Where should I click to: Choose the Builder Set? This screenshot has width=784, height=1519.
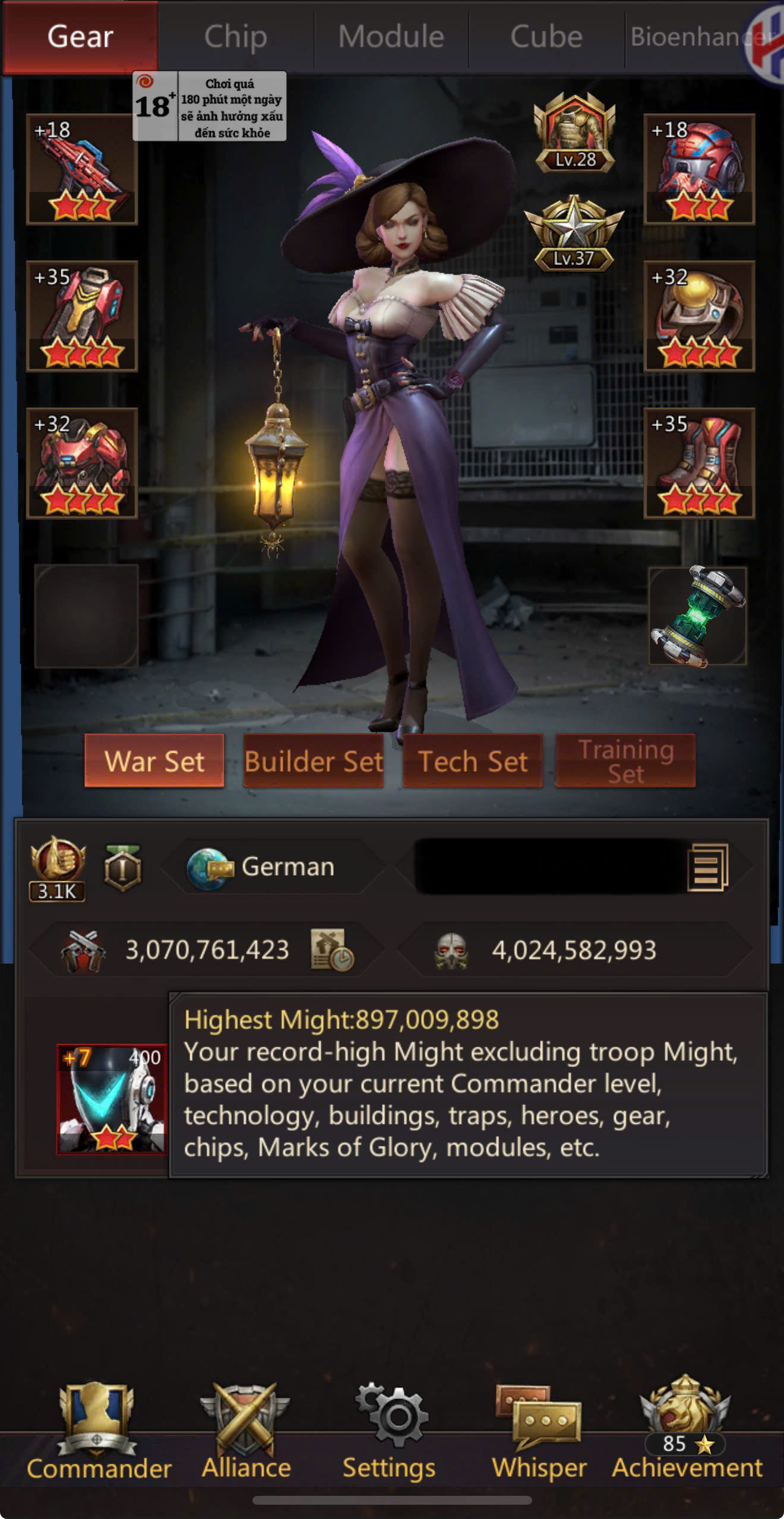(x=314, y=761)
